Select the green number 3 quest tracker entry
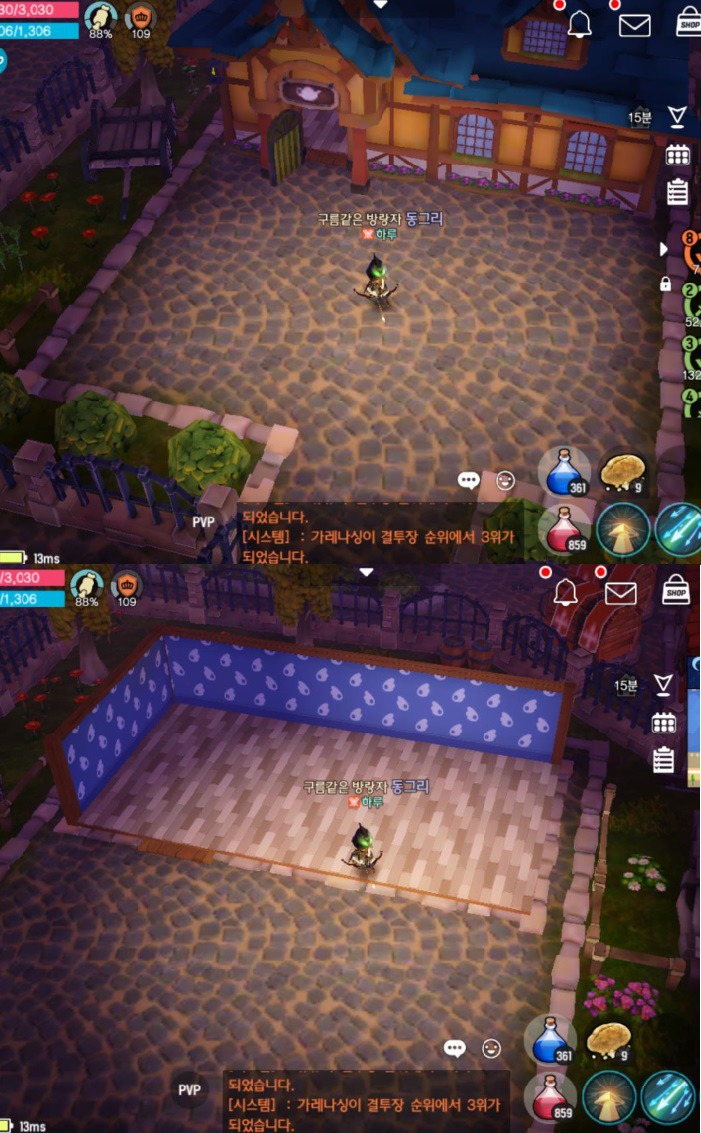This screenshot has width=701, height=1133. (692, 355)
